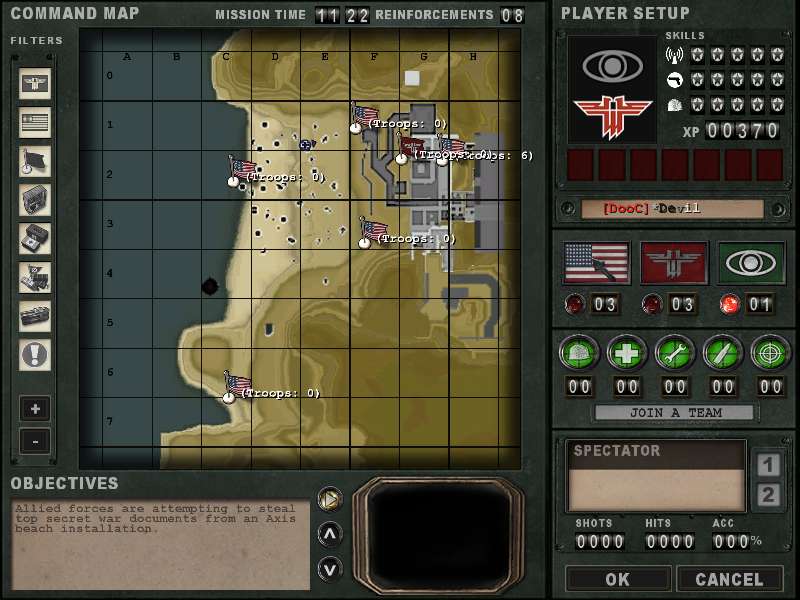The width and height of the screenshot is (800, 600).
Task: Select the Engineer class wrench icon
Action: pos(675,352)
